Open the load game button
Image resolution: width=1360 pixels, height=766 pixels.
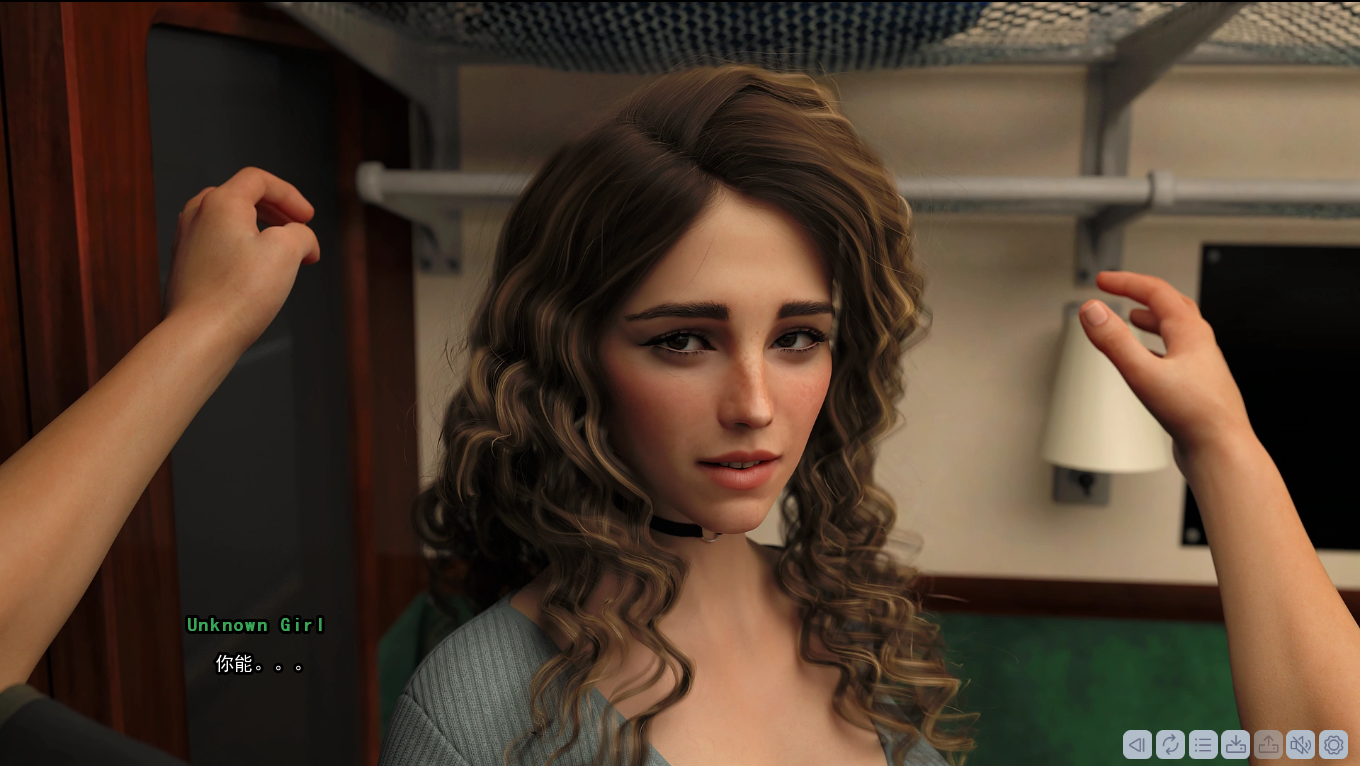pos(1268,744)
